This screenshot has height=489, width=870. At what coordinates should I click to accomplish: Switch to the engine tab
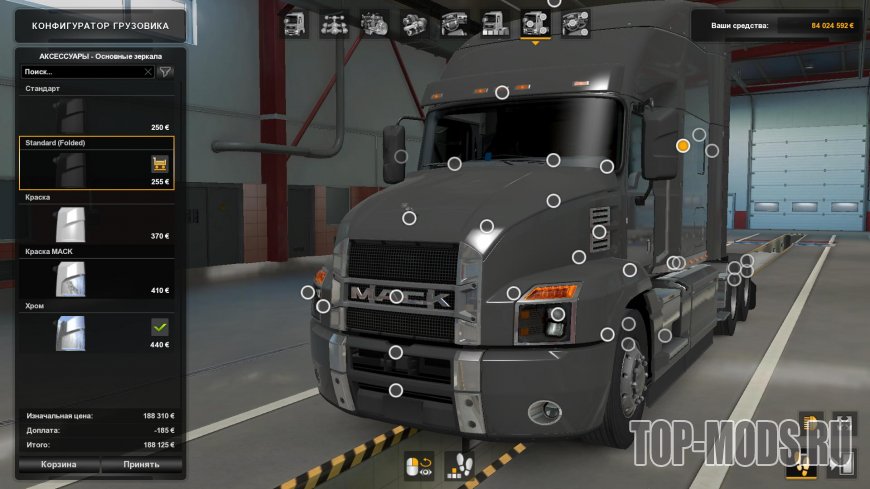tap(374, 23)
